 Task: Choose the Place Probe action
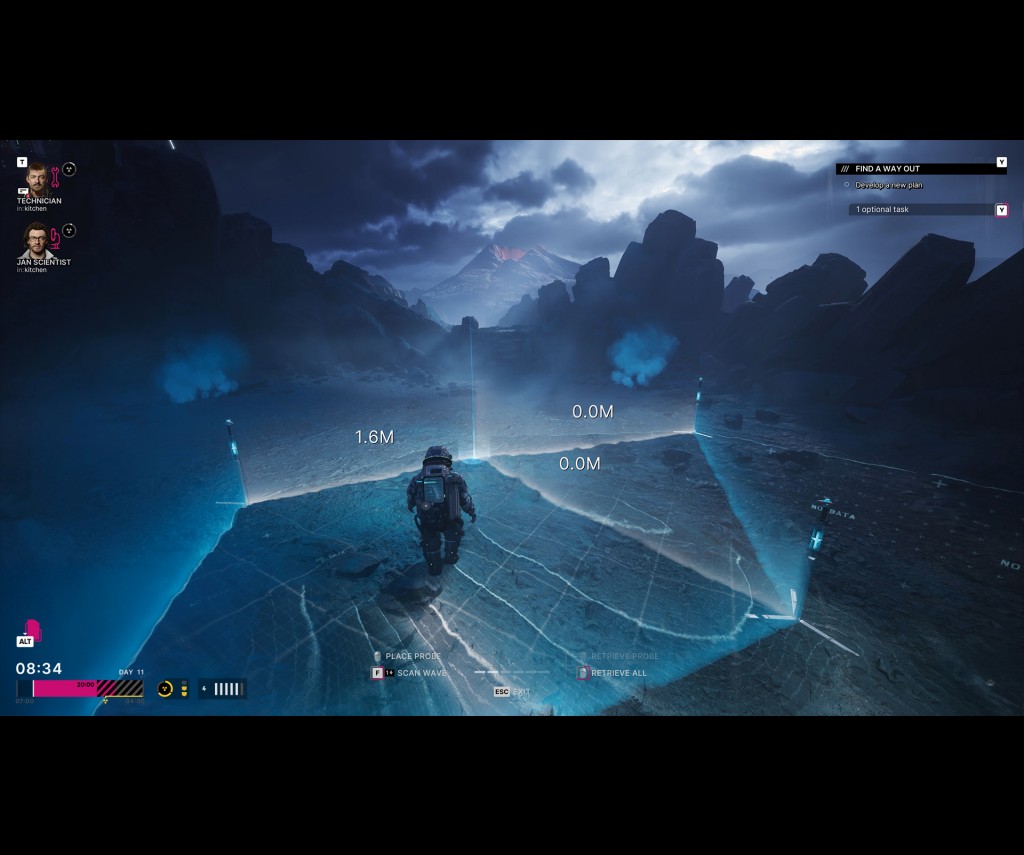pos(412,656)
